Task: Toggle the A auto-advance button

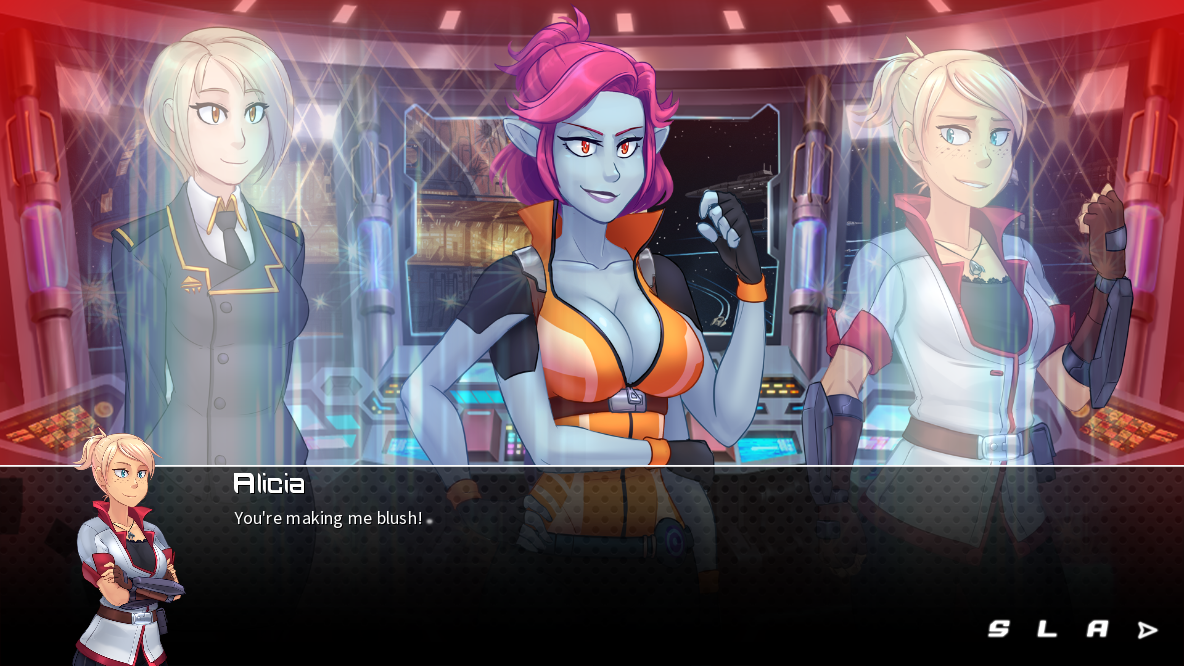Action: coord(1098,629)
